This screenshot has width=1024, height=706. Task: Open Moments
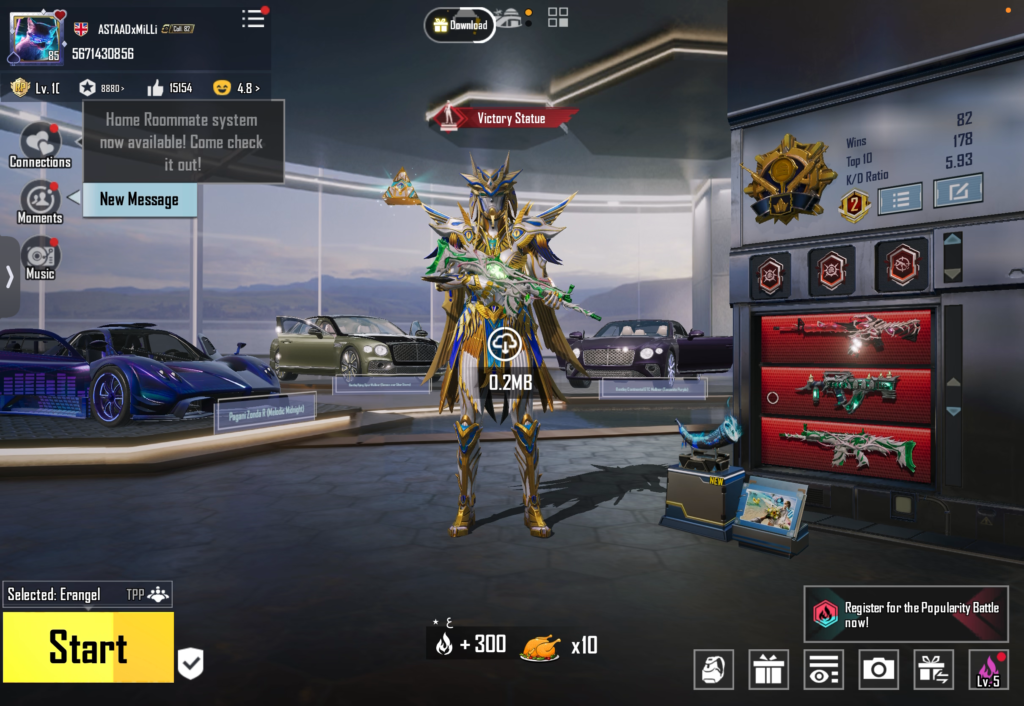40,202
